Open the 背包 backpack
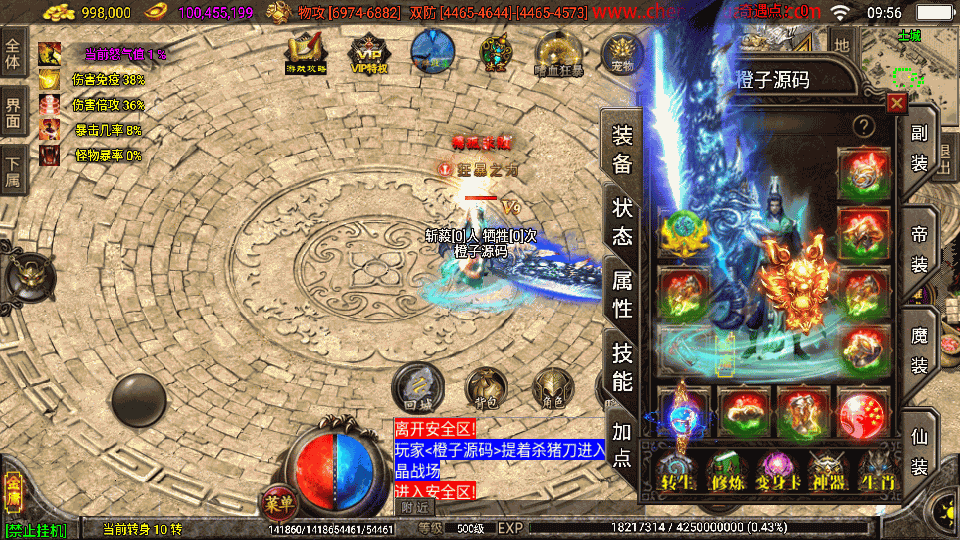 [x=485, y=389]
